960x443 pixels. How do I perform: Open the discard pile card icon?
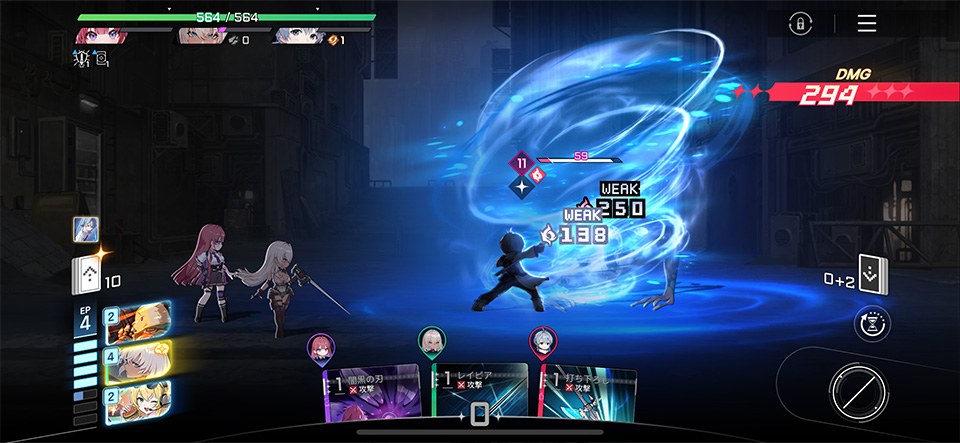[873, 273]
